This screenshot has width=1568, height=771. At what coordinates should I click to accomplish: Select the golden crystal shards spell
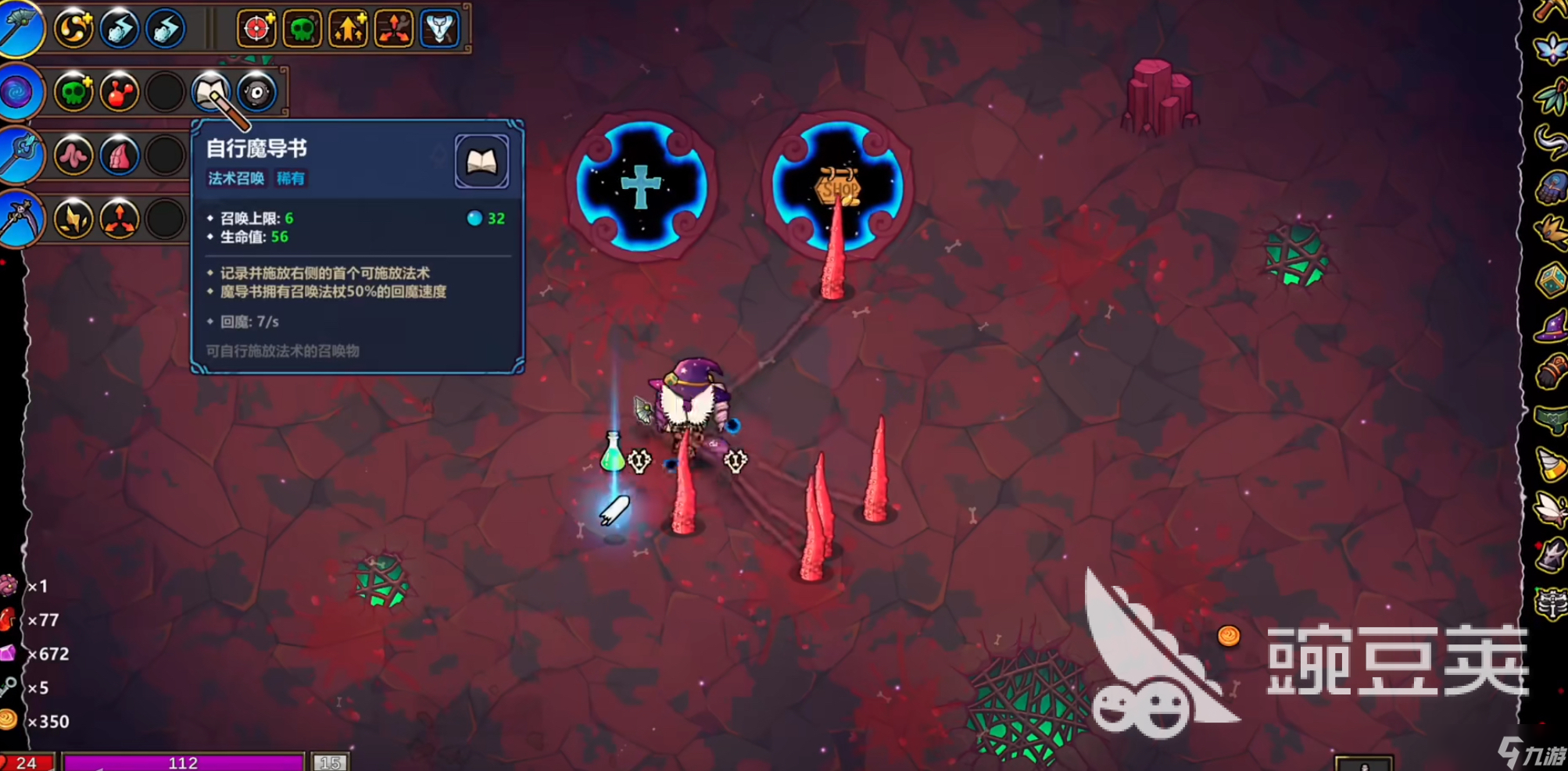tap(74, 220)
